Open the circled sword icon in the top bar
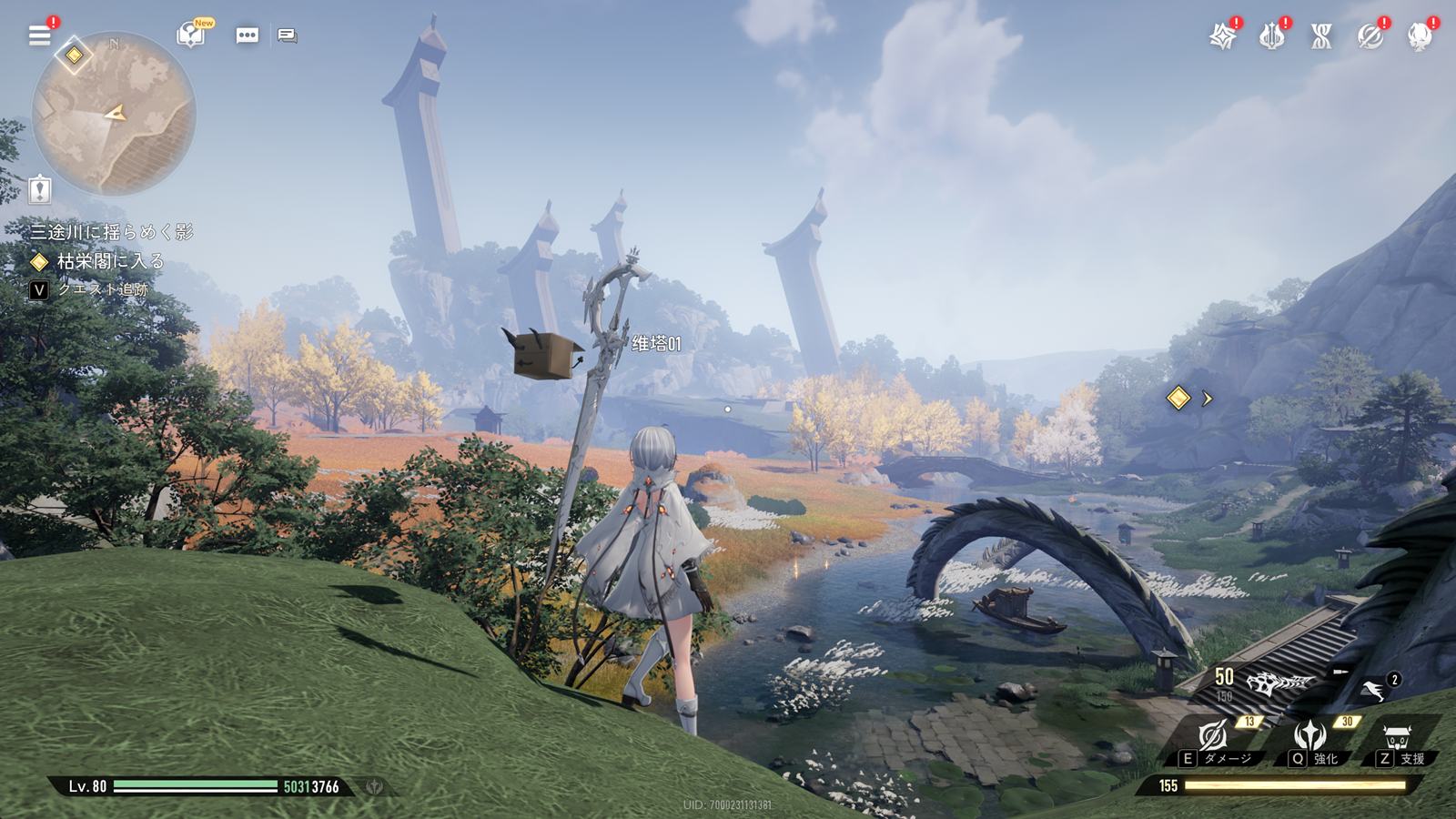Image resolution: width=1456 pixels, height=819 pixels. 1370,36
